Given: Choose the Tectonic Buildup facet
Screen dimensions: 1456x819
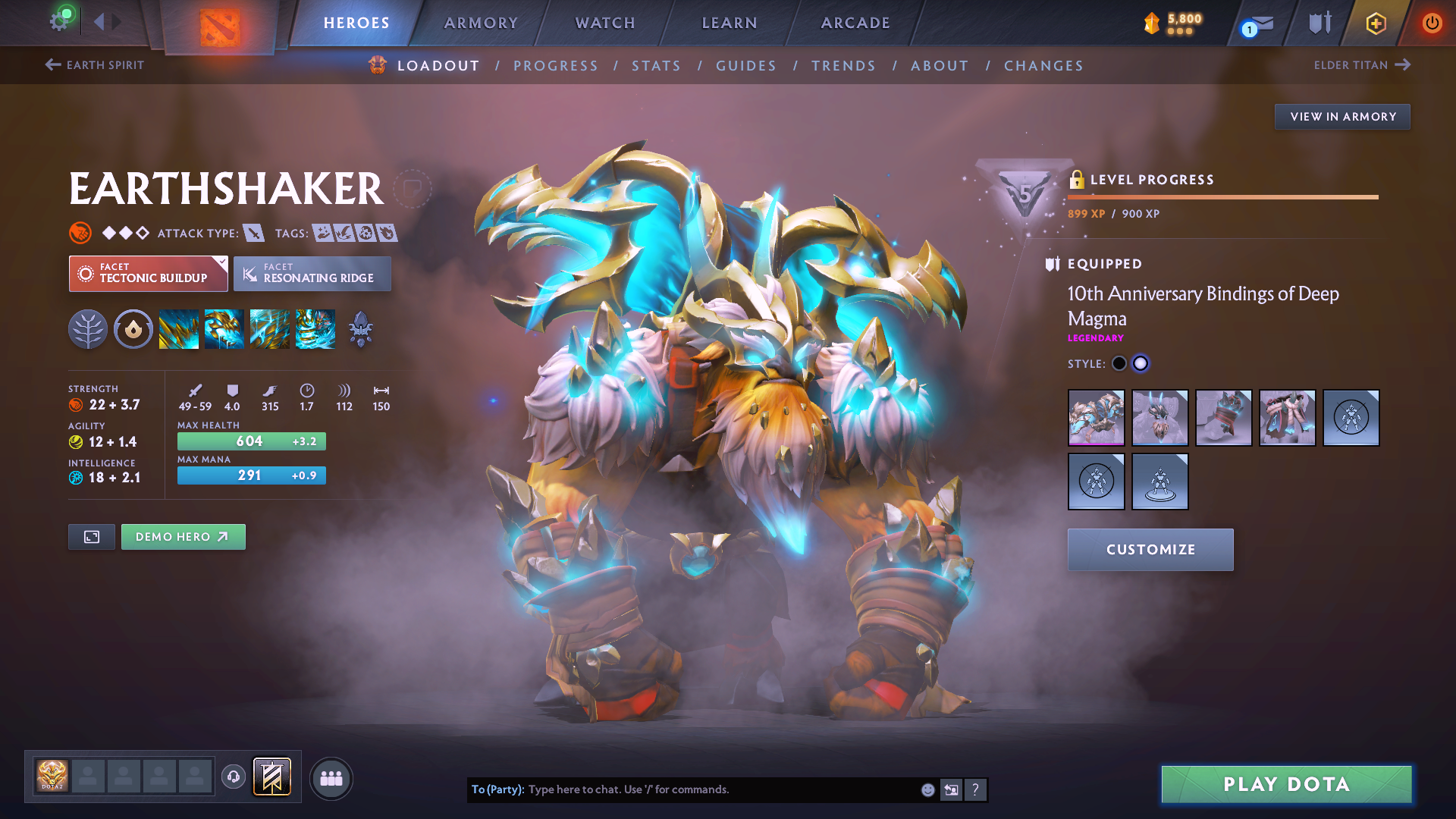Looking at the screenshot, I should tap(149, 274).
